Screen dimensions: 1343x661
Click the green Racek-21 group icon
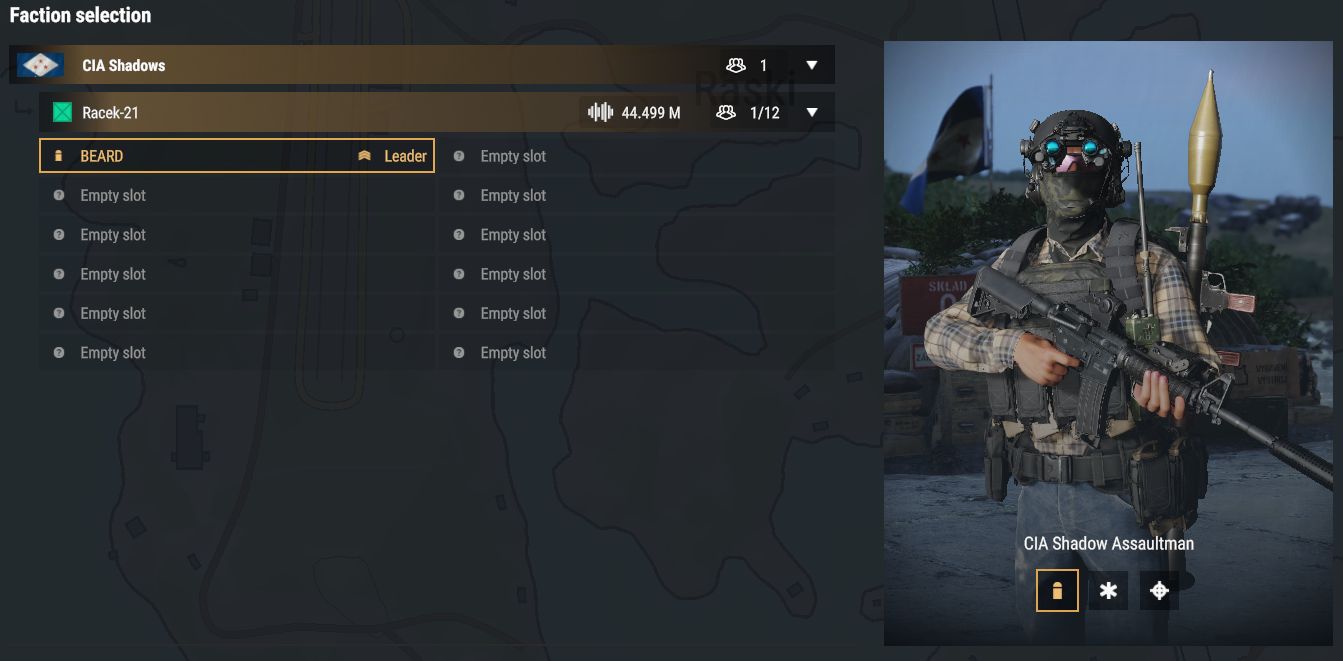point(63,113)
